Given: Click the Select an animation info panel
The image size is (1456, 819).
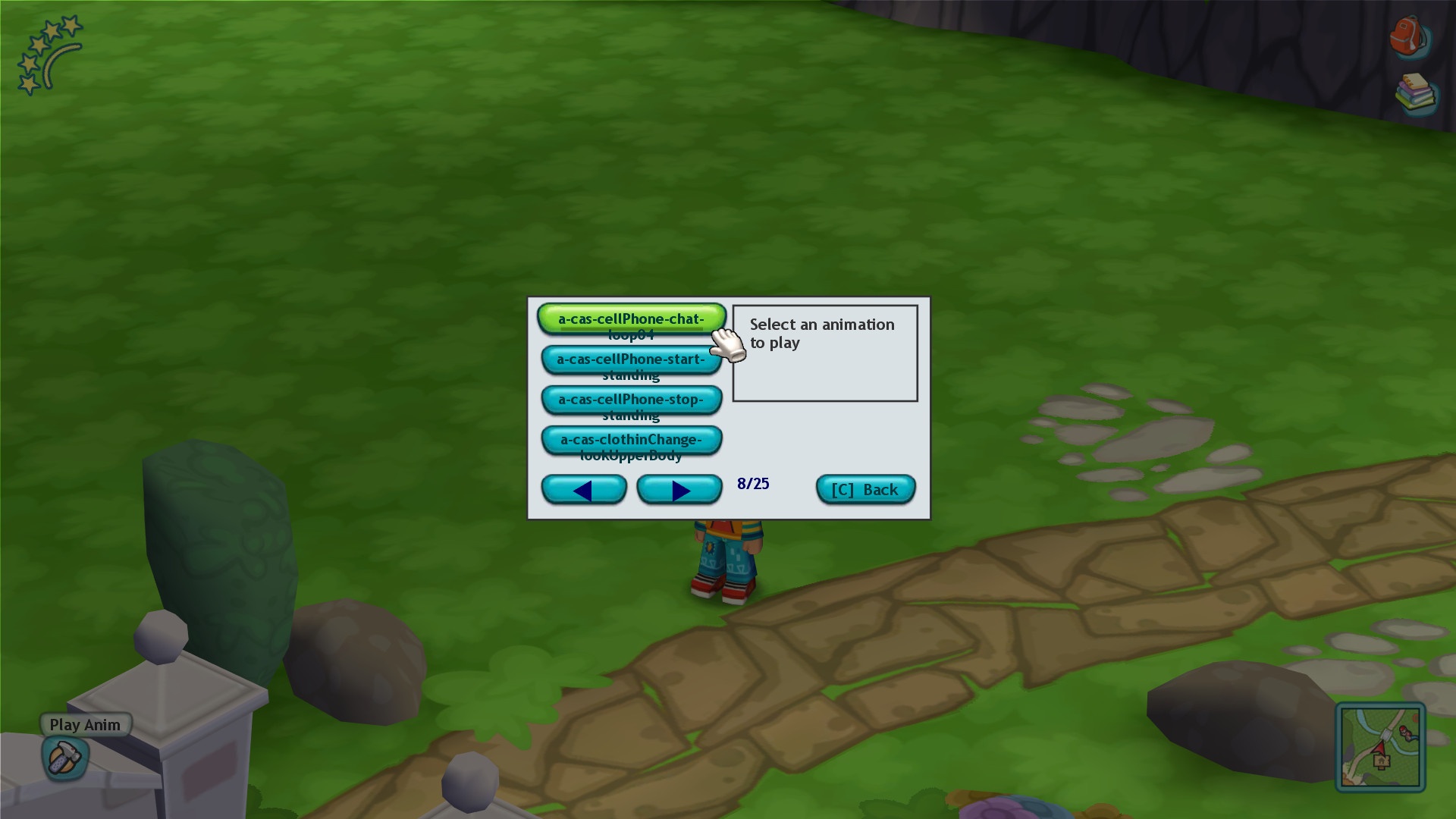Looking at the screenshot, I should 824,351.
